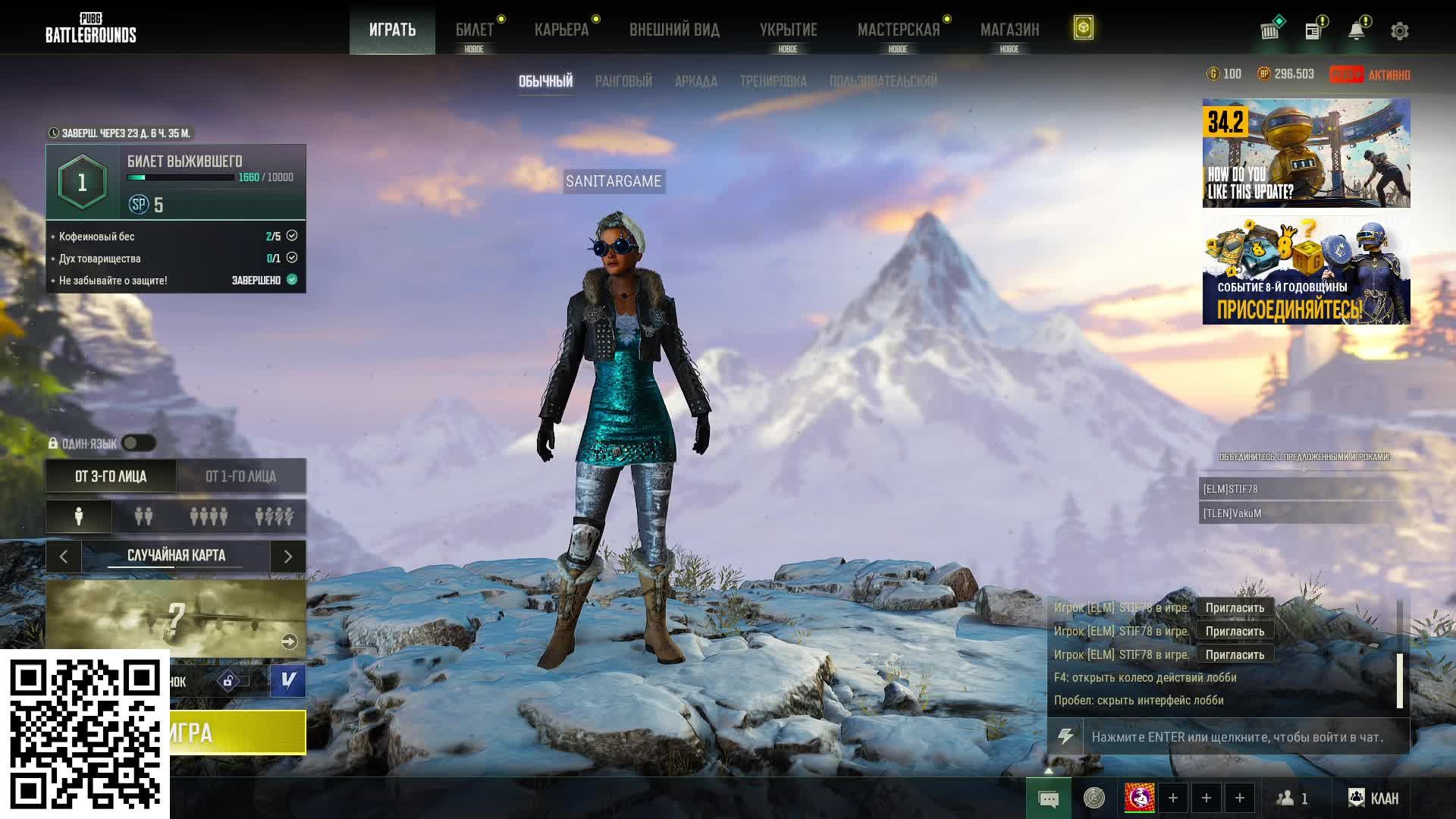Select the От 1-го лица perspective

tap(241, 476)
